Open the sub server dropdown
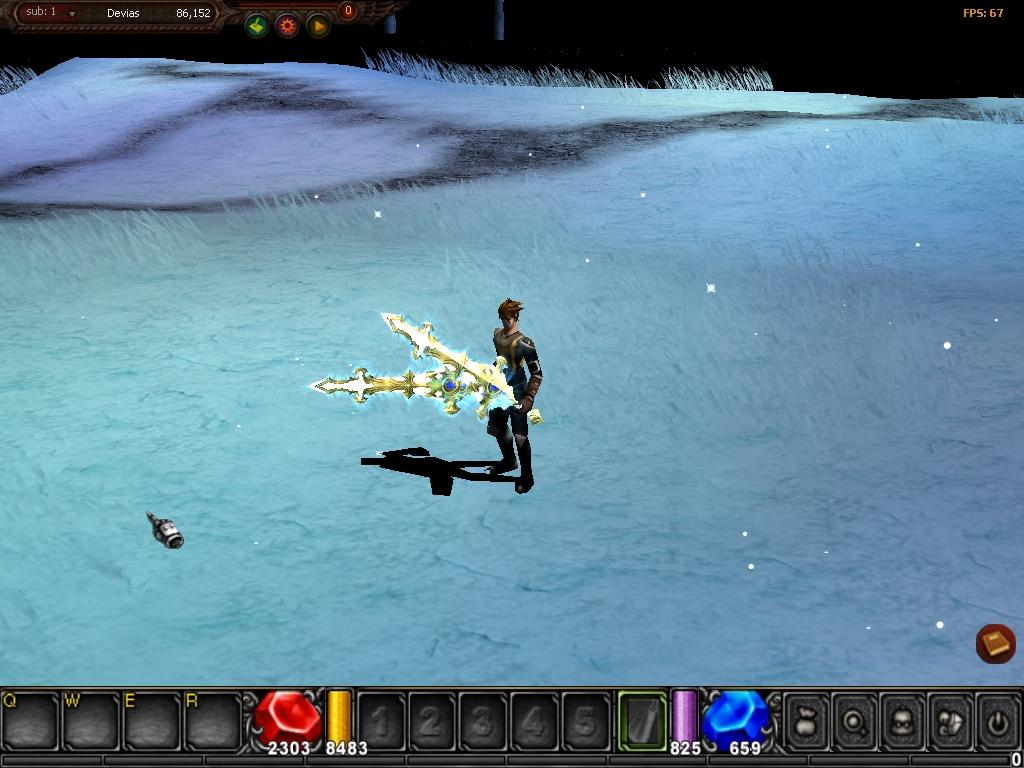 coord(72,14)
